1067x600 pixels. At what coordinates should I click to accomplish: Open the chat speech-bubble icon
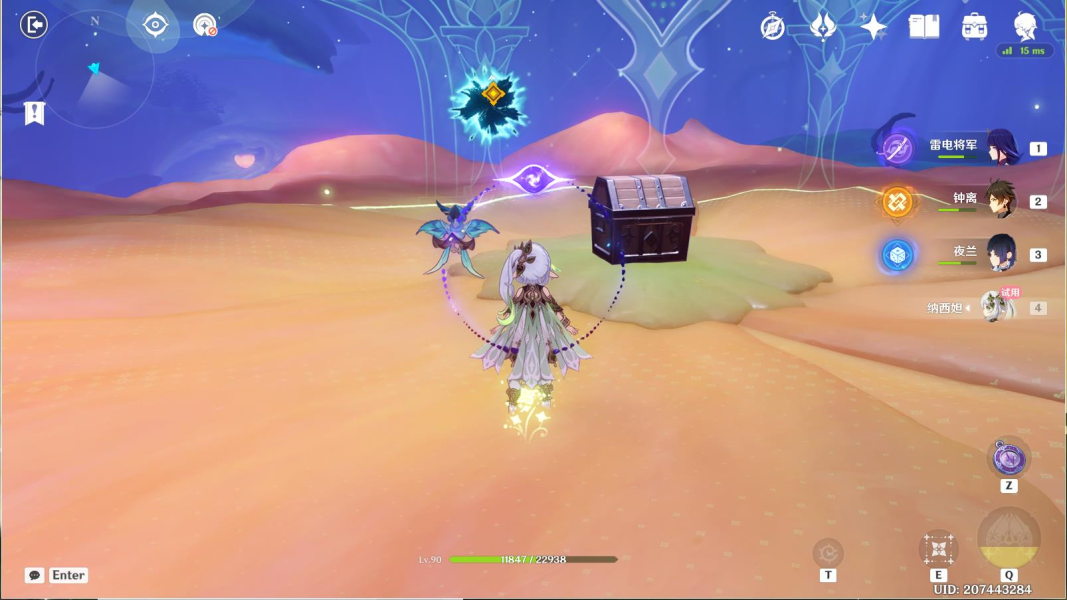tap(35, 575)
